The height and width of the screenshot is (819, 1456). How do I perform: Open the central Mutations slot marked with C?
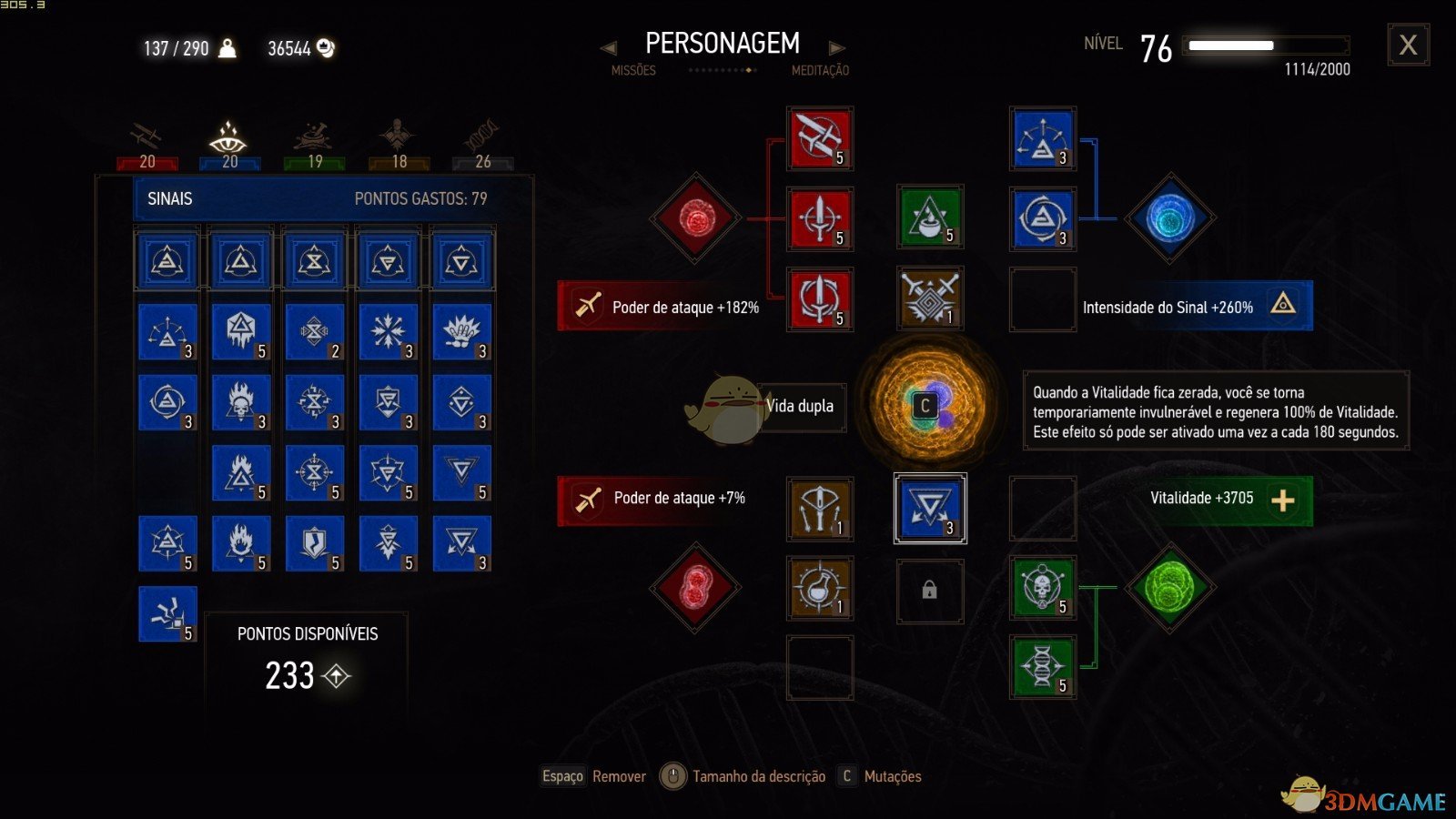[927, 407]
